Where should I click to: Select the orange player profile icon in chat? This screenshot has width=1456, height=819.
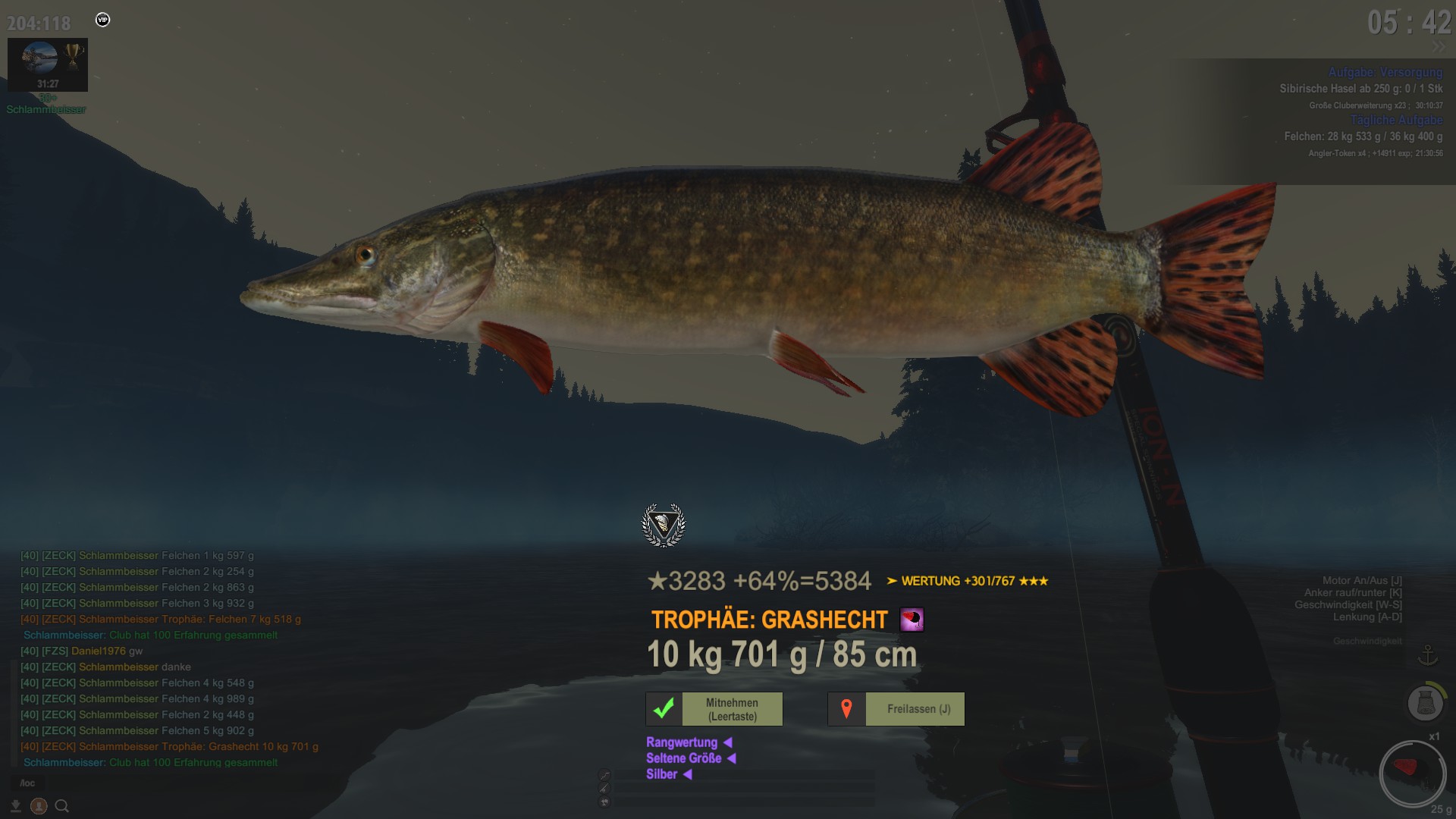[x=39, y=806]
